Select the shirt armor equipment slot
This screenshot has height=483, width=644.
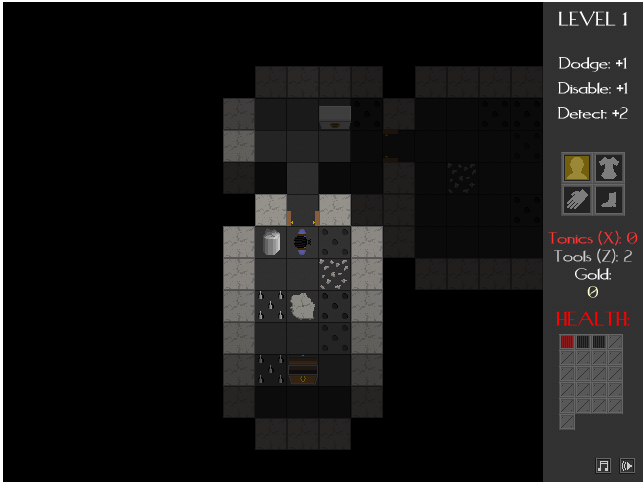(x=609, y=167)
